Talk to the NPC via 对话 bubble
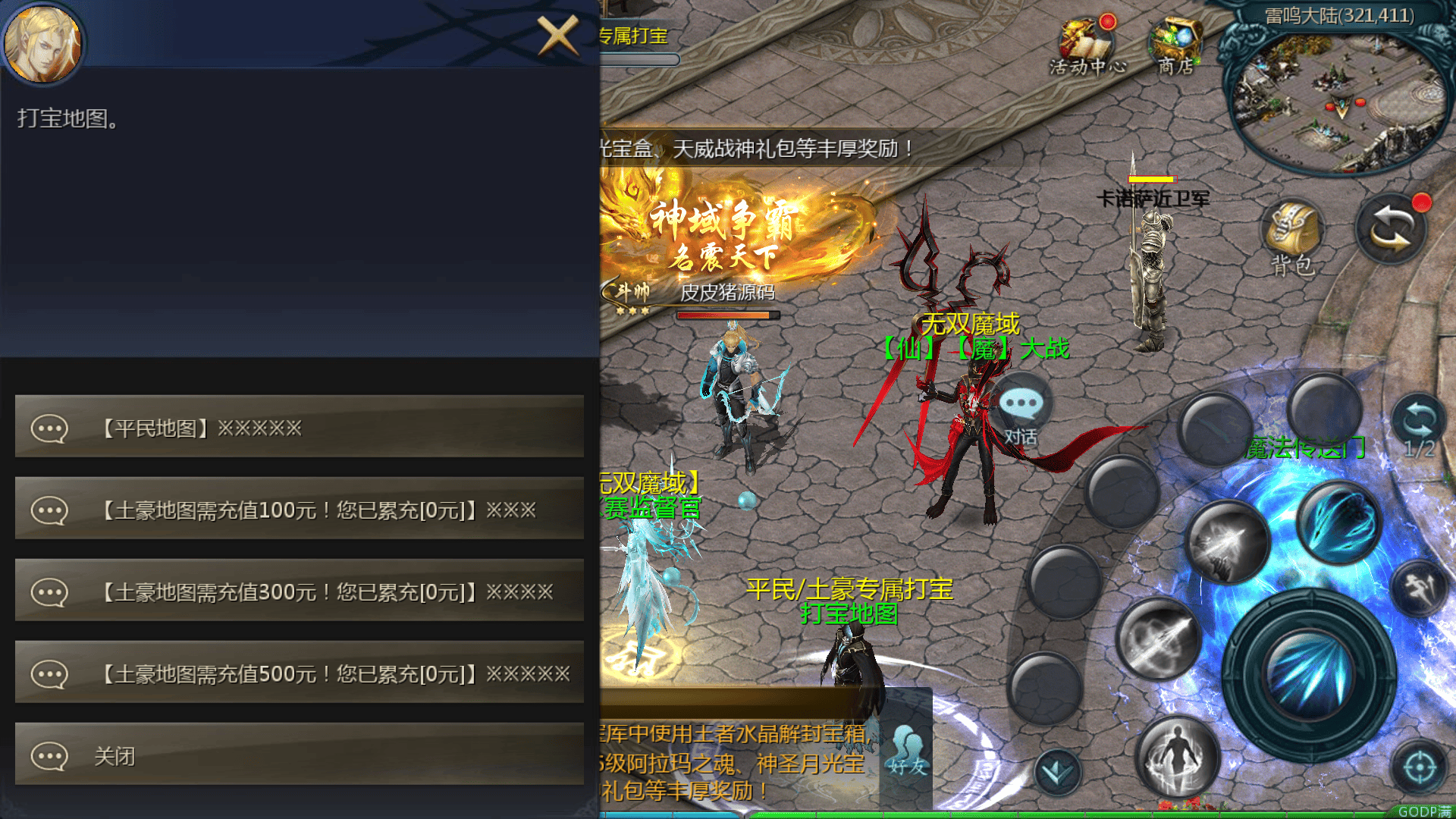Image resolution: width=1456 pixels, height=819 pixels. pos(1021,413)
